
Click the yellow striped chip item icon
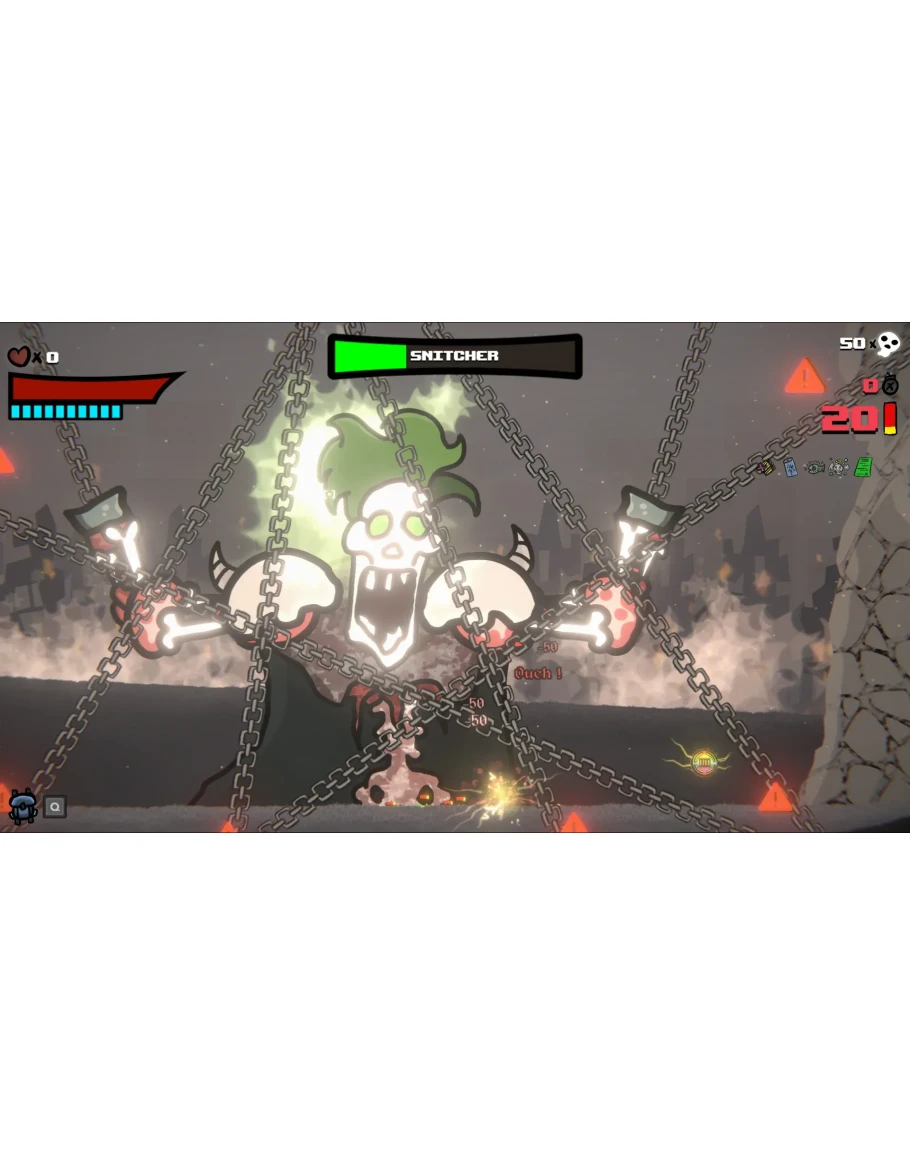pyautogui.click(x=767, y=467)
